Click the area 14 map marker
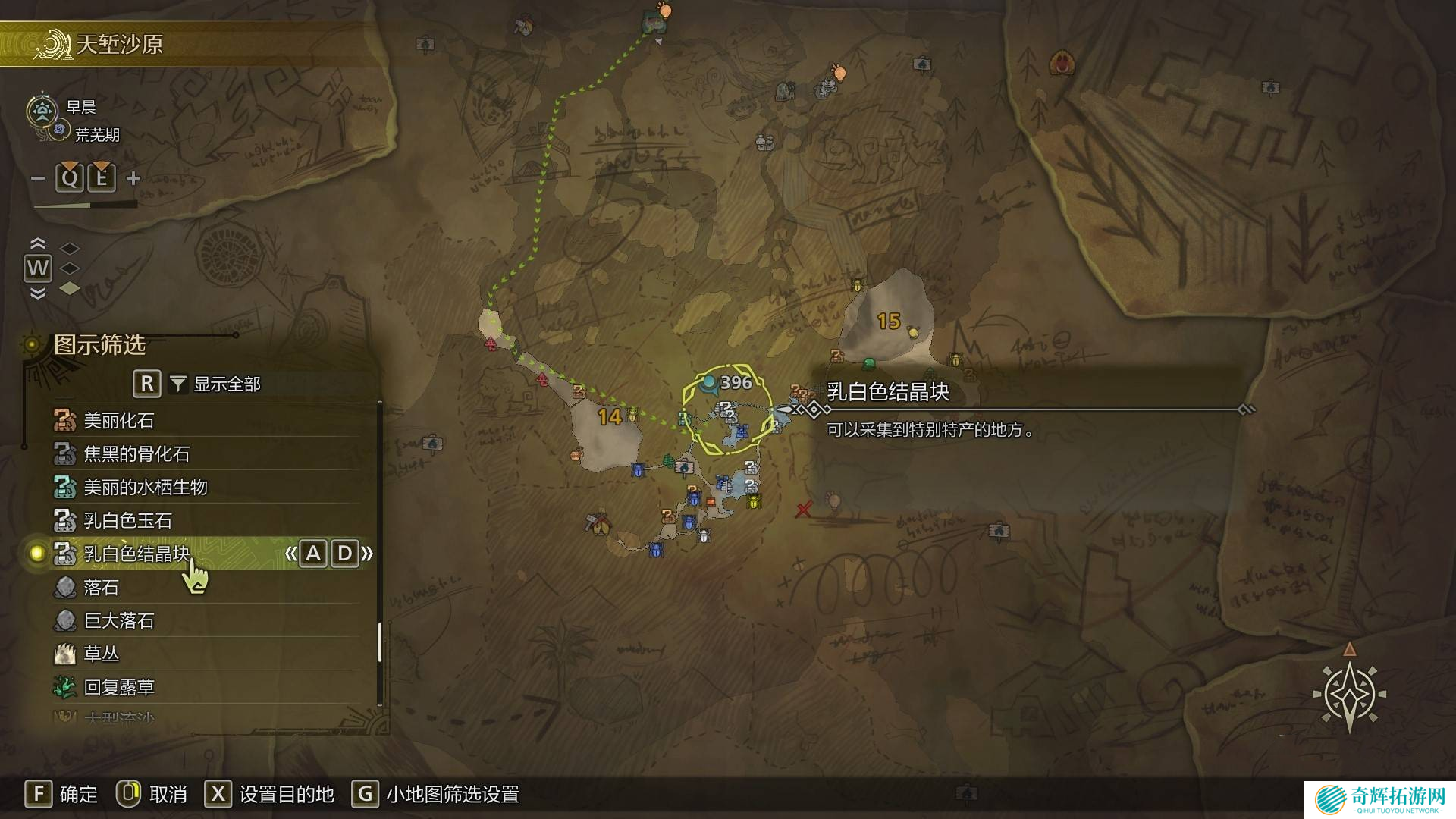This screenshot has height=819, width=1456. point(609,416)
